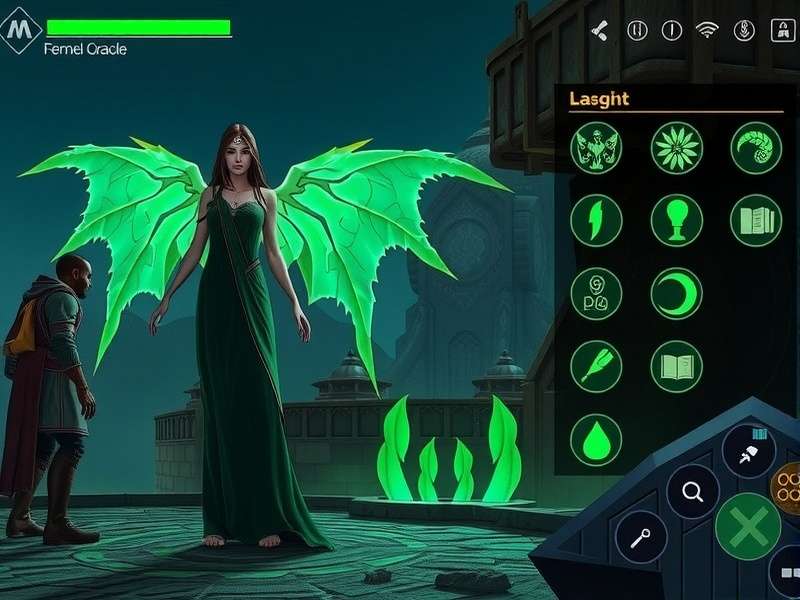Select the square icon in the top bar

coord(778,30)
